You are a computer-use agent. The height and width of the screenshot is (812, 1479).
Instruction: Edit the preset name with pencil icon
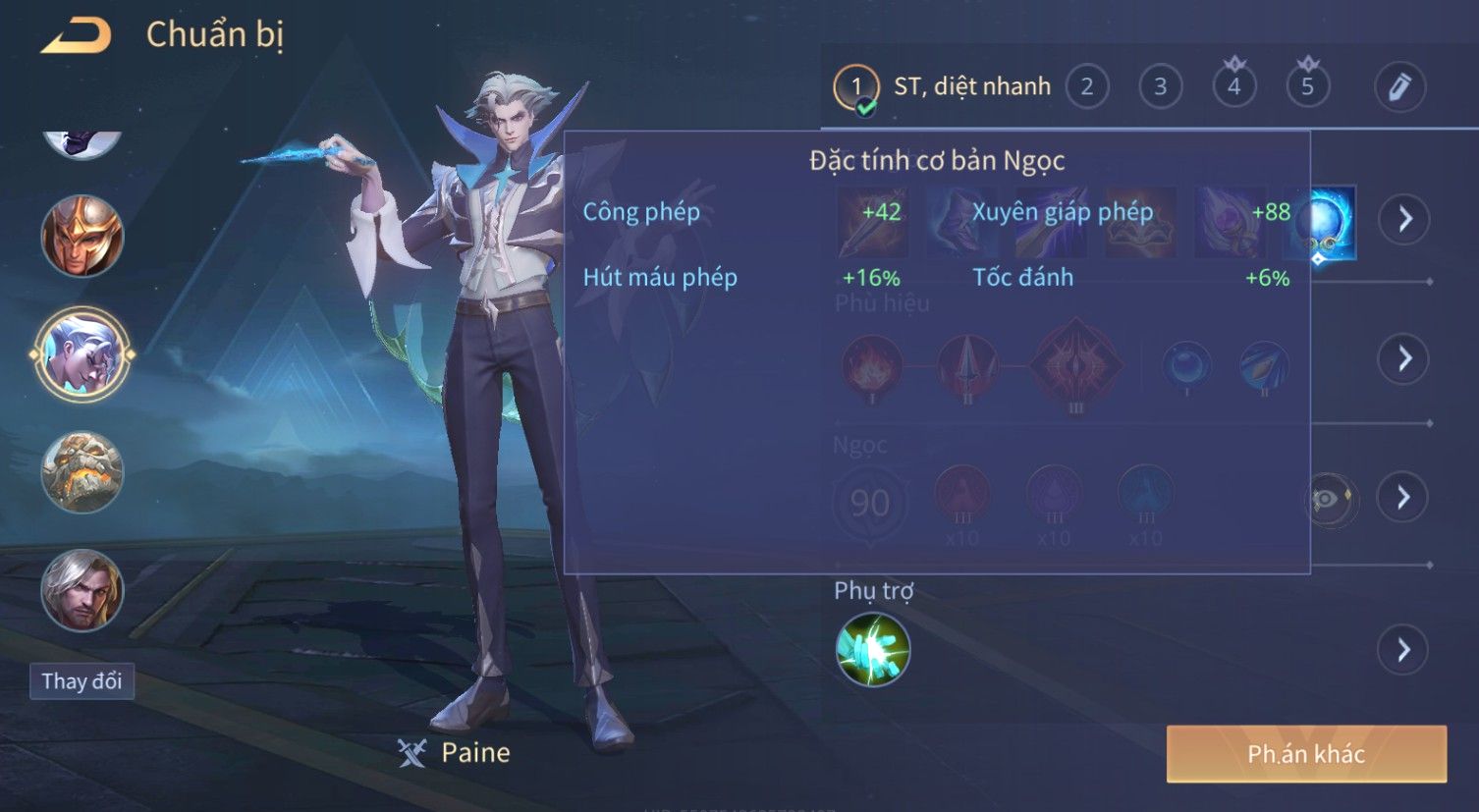point(1399,87)
